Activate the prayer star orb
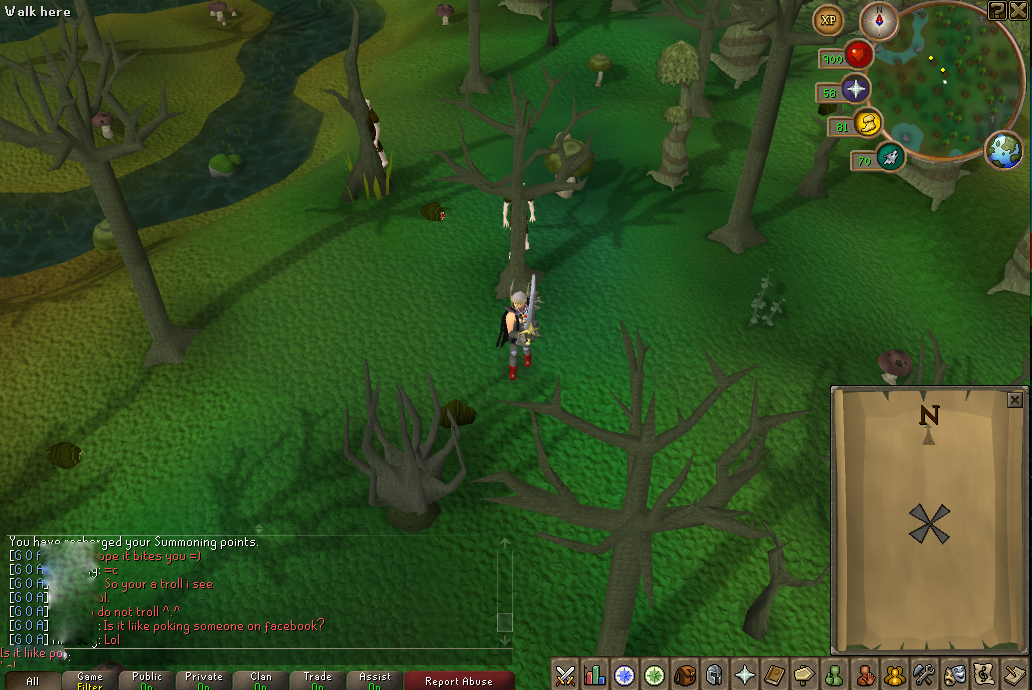This screenshot has height=690, width=1032. point(856,89)
